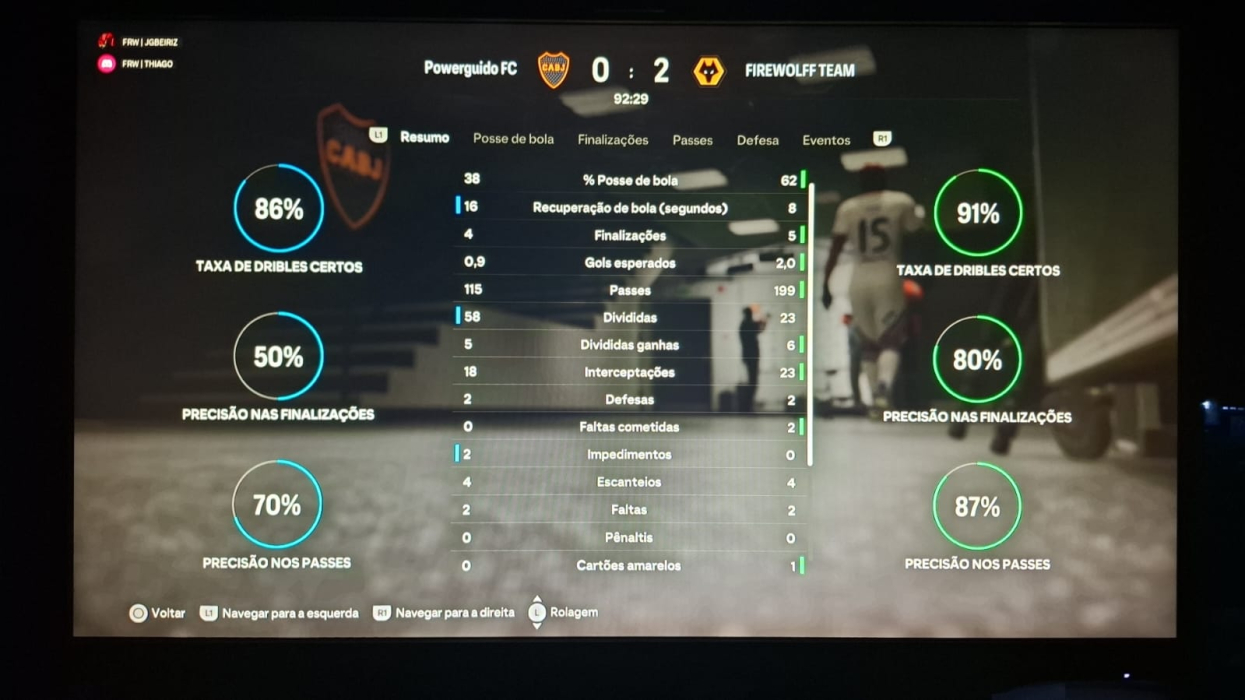The image size is (1245, 700).
Task: Switch to the Defesa tab
Action: tap(758, 140)
